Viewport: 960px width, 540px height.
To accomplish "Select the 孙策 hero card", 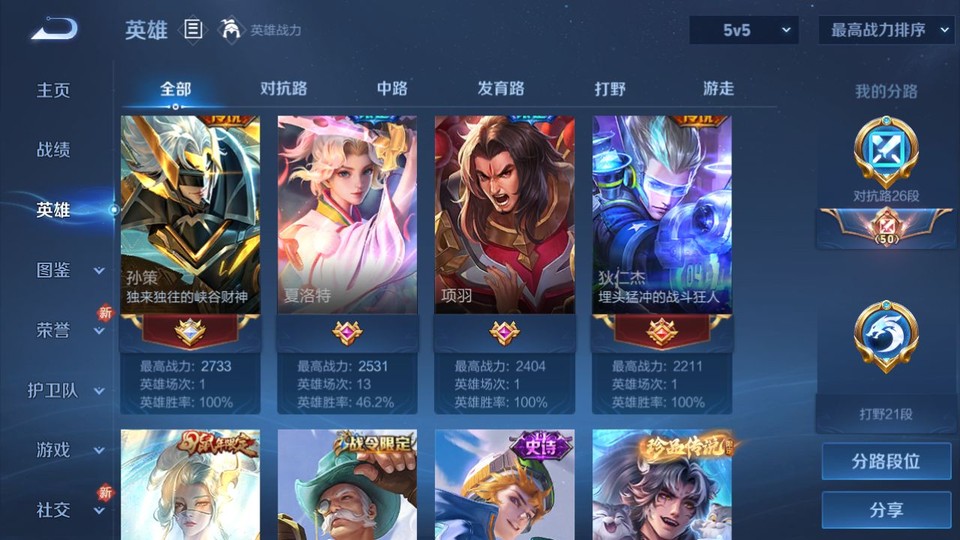I will pos(190,215).
